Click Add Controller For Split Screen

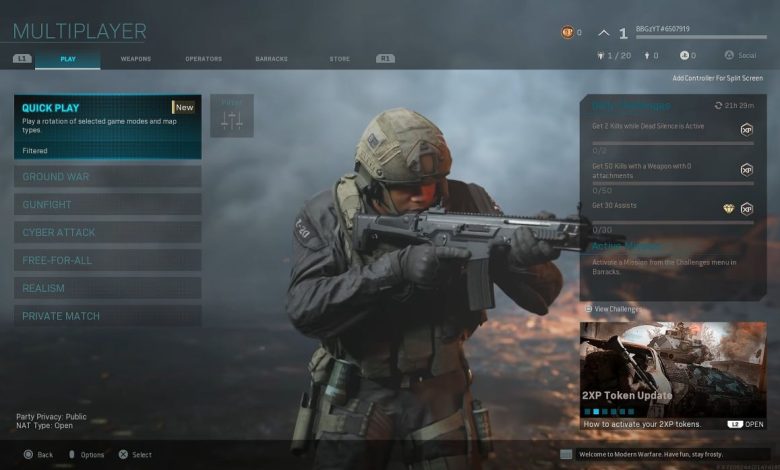tap(717, 78)
